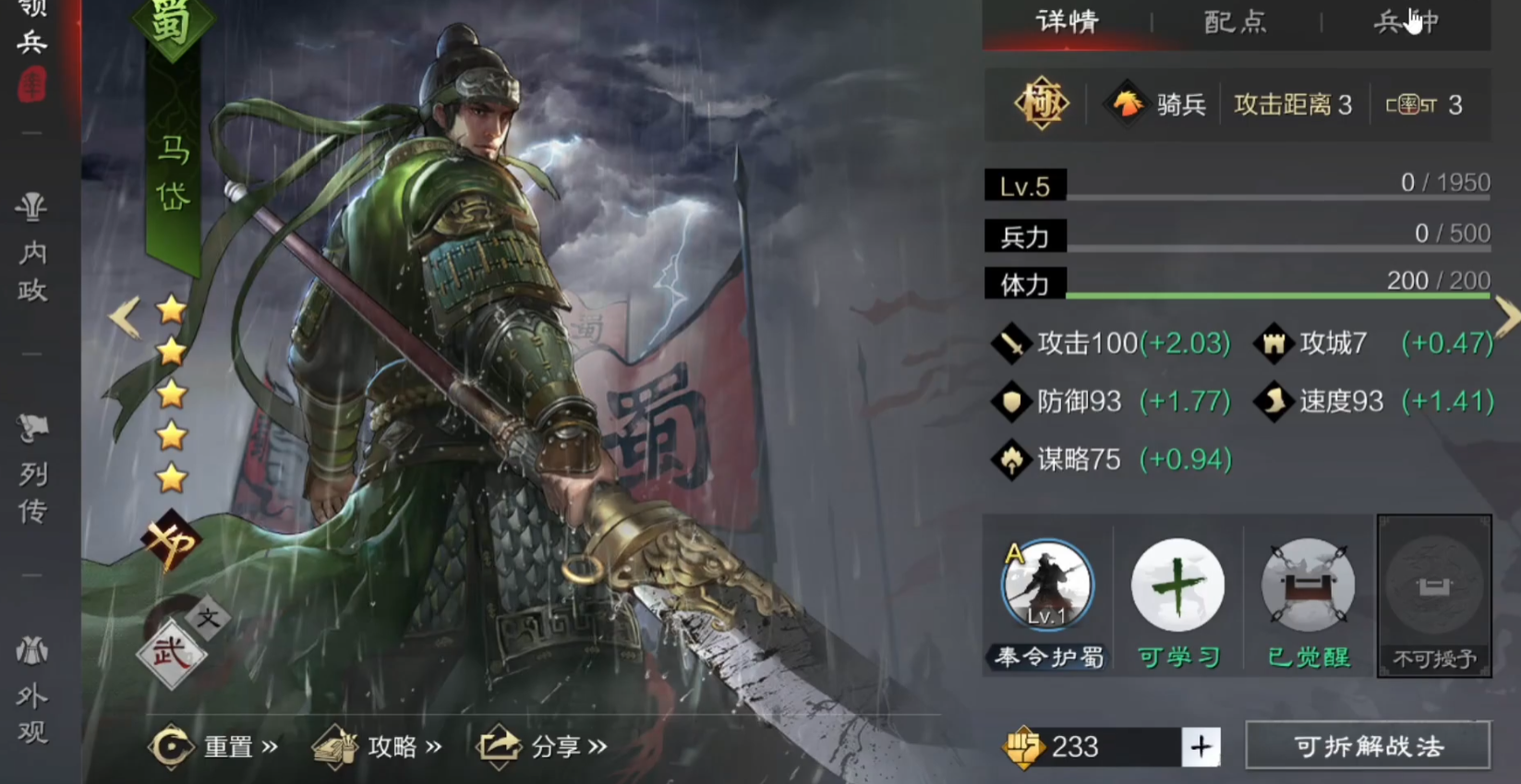Select the 奉令护蜀 skill icon
Screen dimensions: 1521x784
(1047, 586)
